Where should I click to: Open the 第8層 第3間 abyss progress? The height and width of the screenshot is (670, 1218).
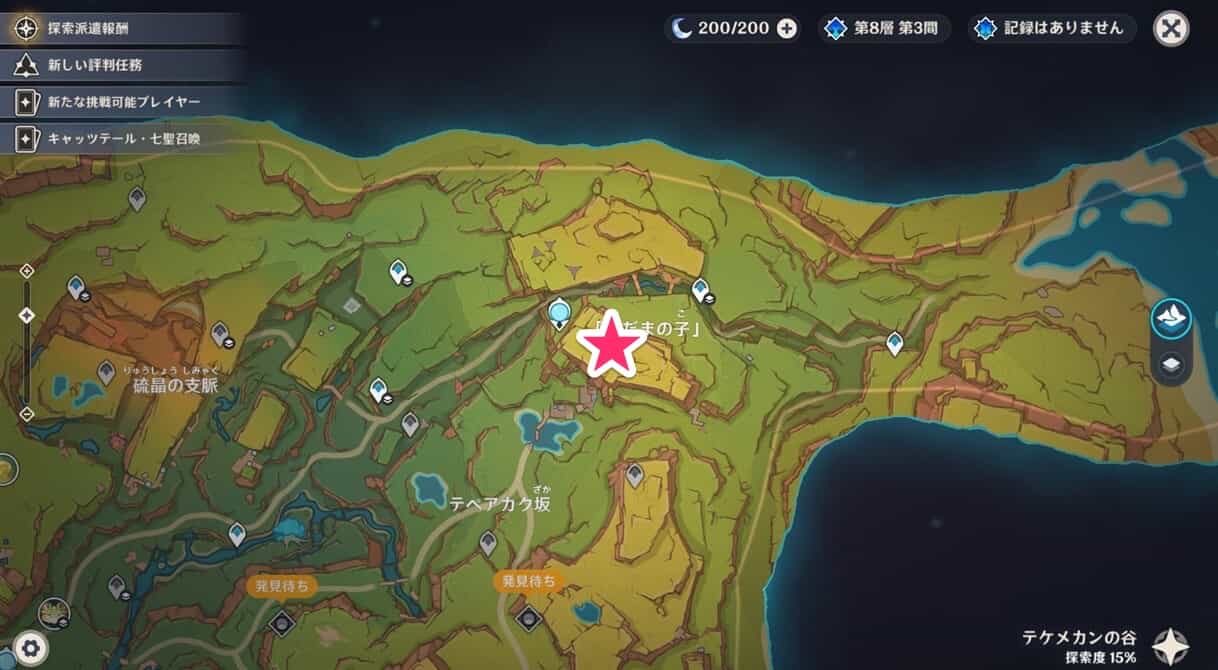[x=883, y=28]
